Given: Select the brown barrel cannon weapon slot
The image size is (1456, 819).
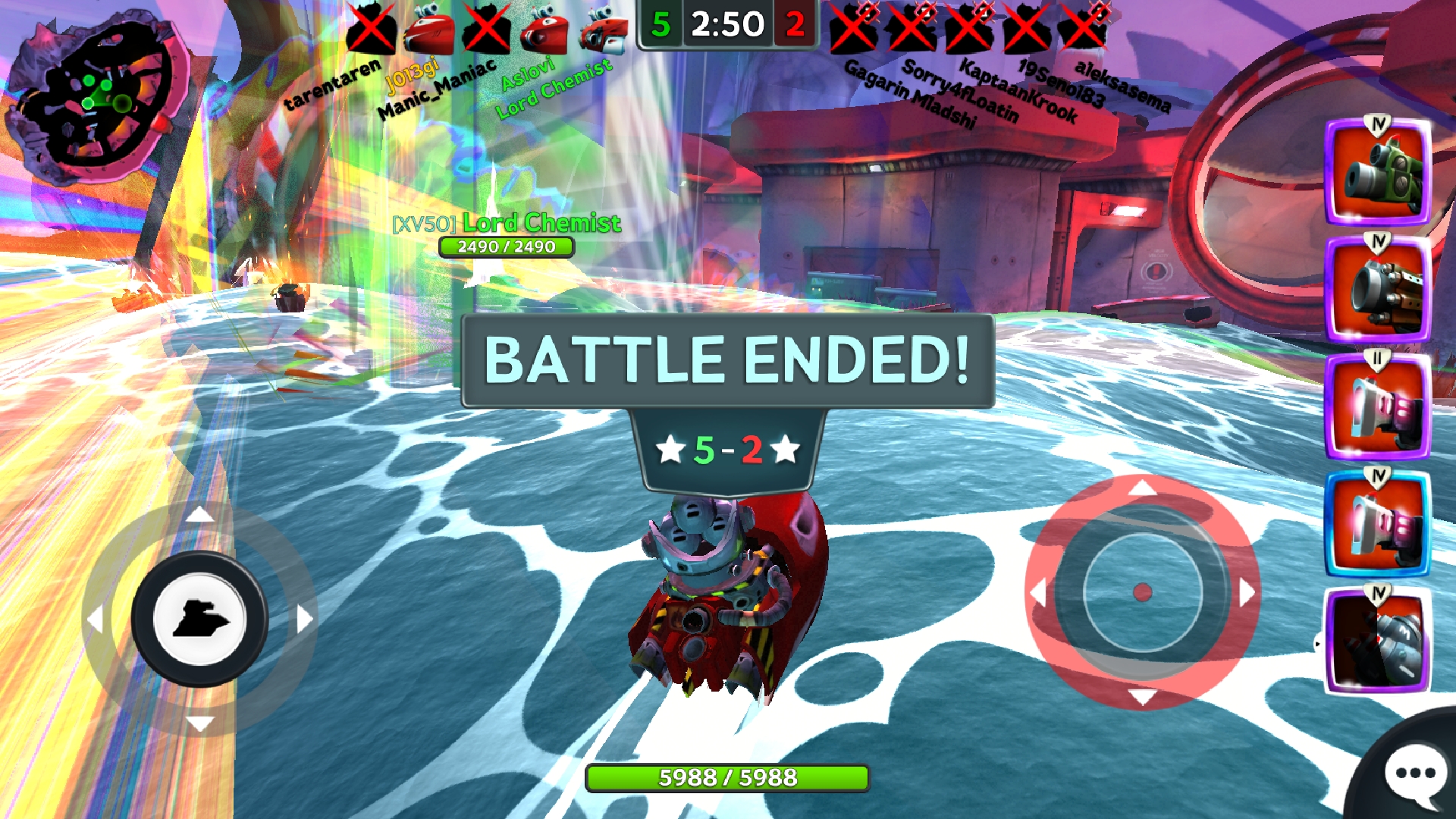Looking at the screenshot, I should pos(1377,290).
